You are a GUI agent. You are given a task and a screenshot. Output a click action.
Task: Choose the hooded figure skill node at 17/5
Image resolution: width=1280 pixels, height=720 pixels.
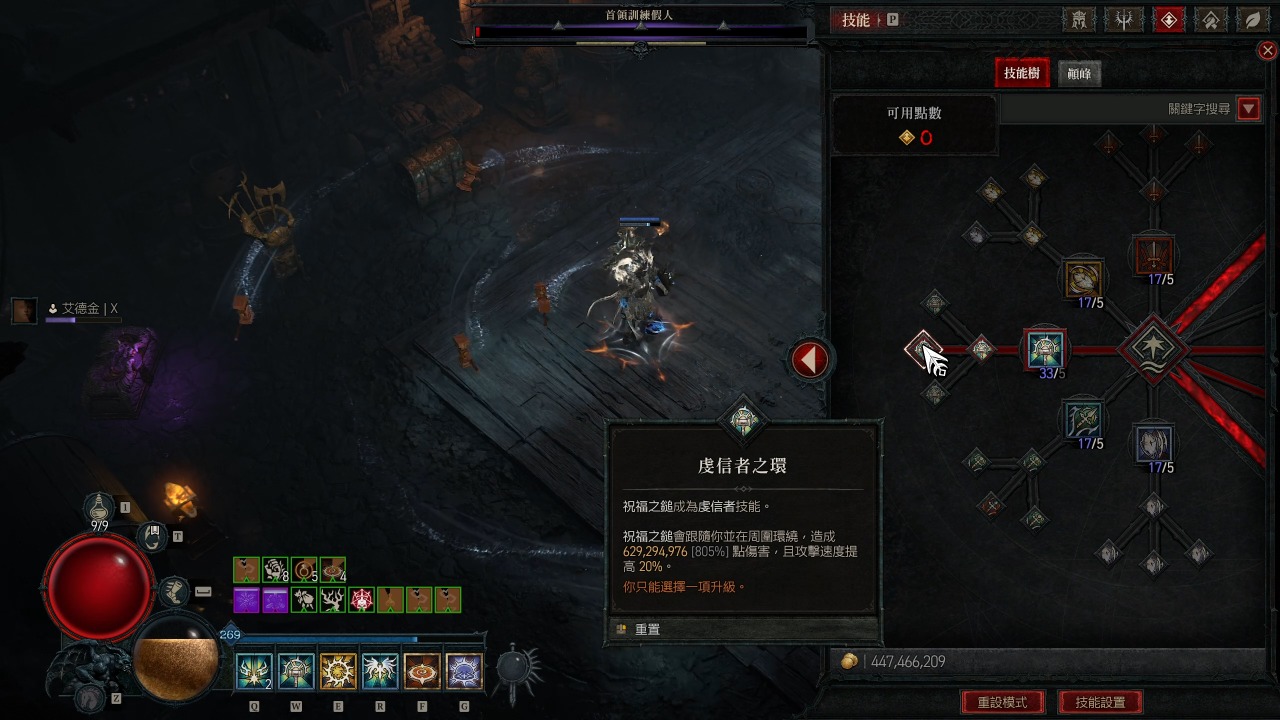[1154, 443]
